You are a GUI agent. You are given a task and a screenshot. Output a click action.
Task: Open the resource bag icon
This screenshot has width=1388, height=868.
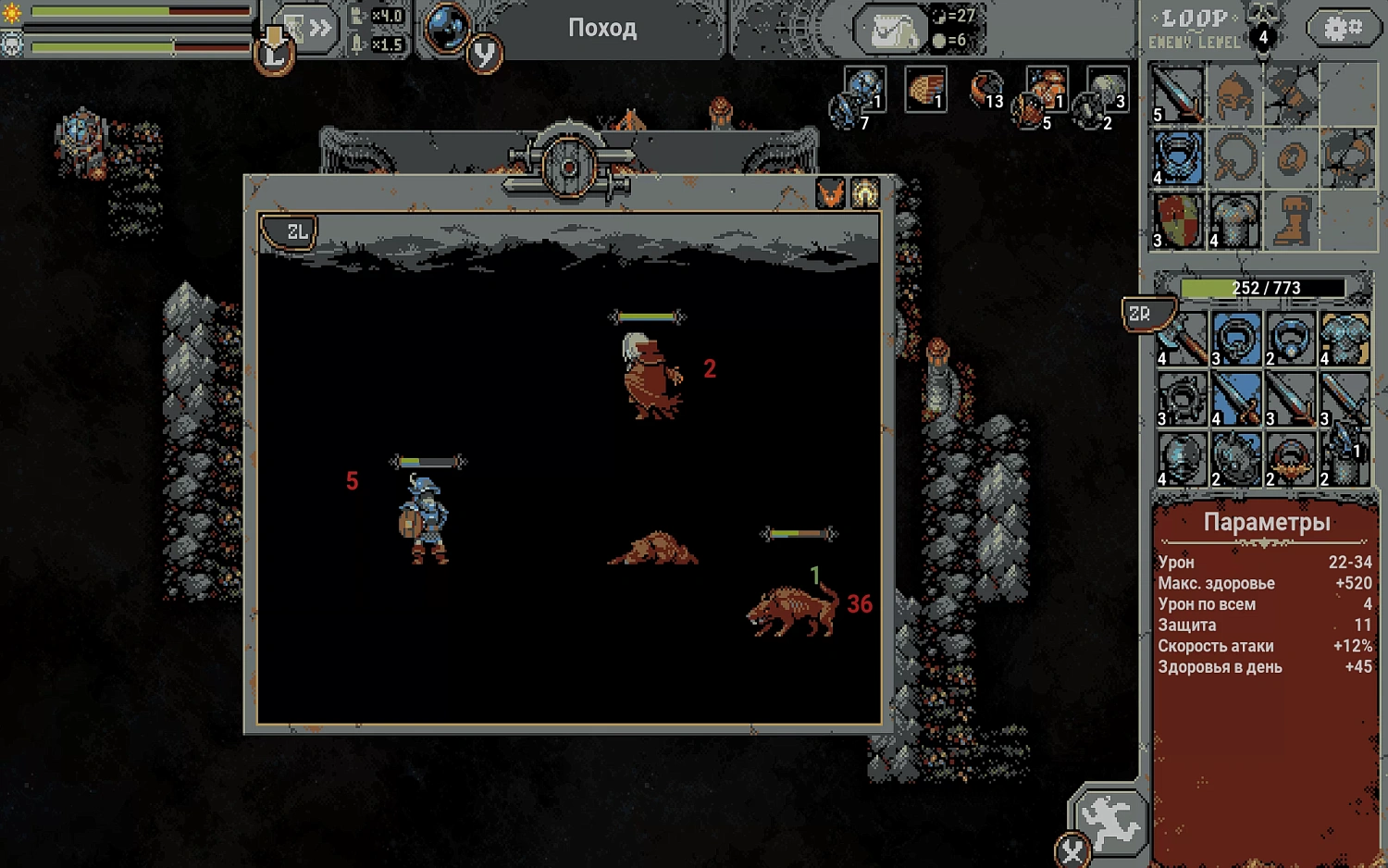point(889,31)
